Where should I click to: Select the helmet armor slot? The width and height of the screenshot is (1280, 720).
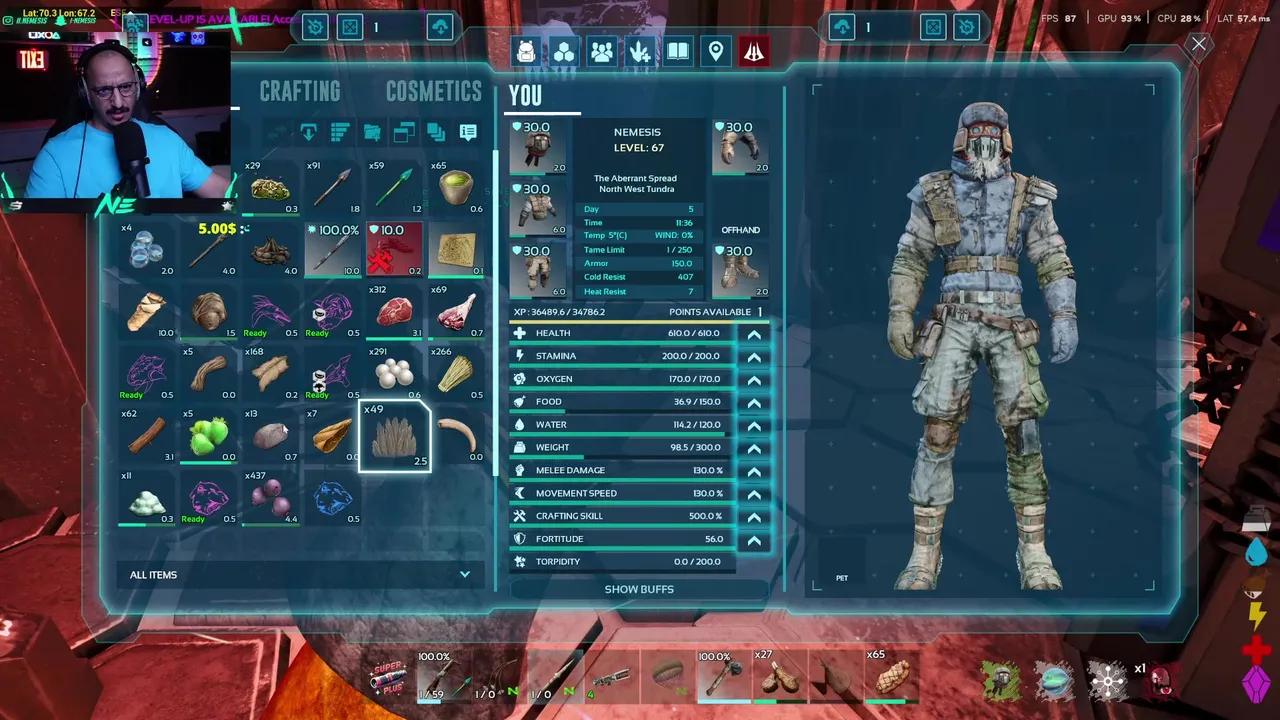click(538, 147)
